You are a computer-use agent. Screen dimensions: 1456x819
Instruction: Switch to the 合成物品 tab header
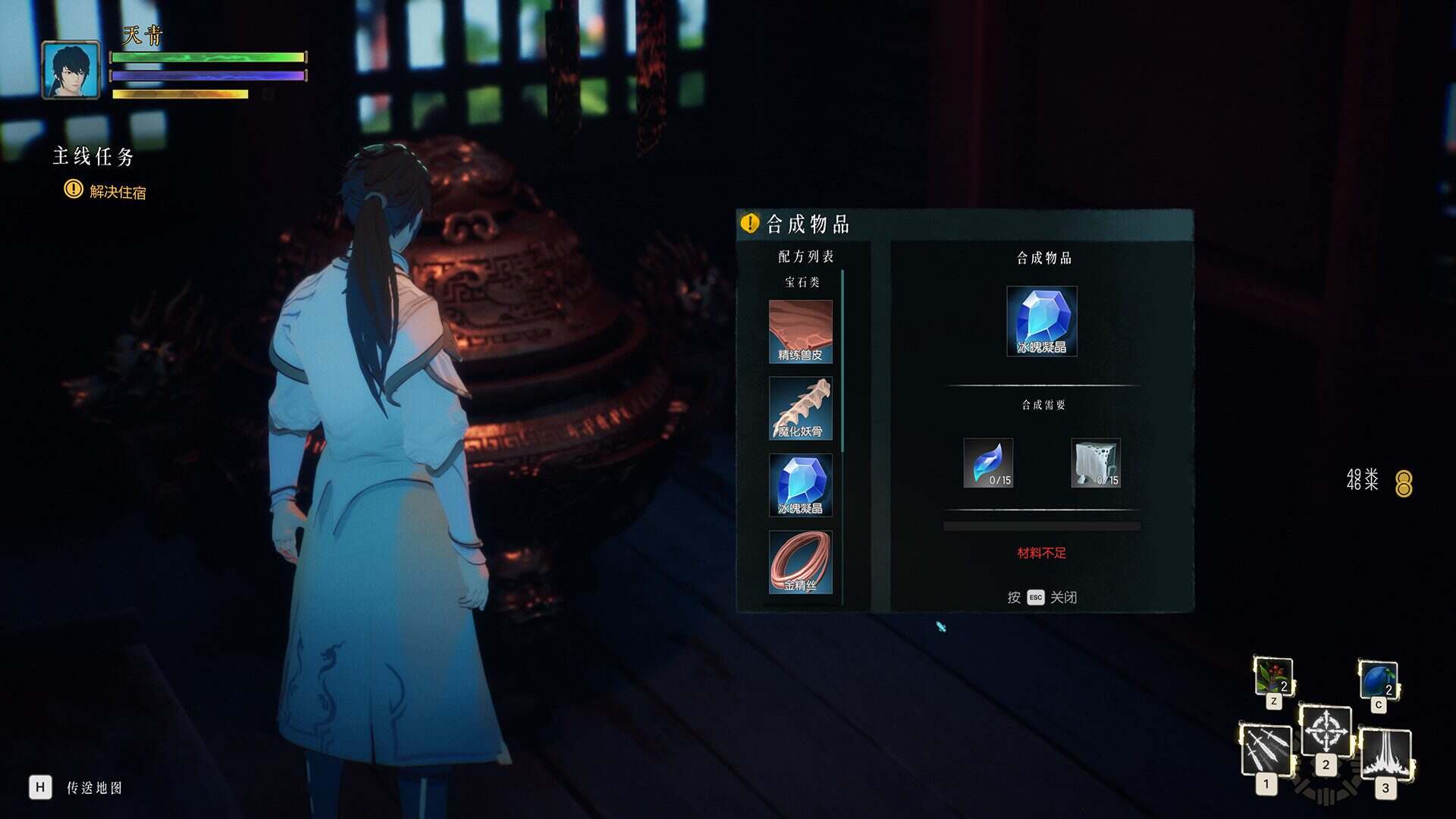pyautogui.click(x=1042, y=258)
